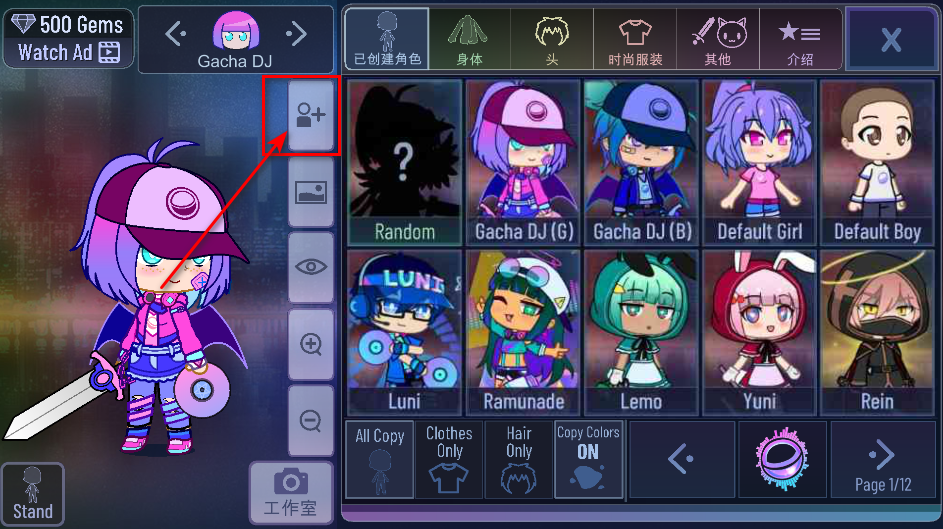Choose the Gacha DJ (B) preset
Image resolution: width=943 pixels, height=529 pixels.
point(641,162)
